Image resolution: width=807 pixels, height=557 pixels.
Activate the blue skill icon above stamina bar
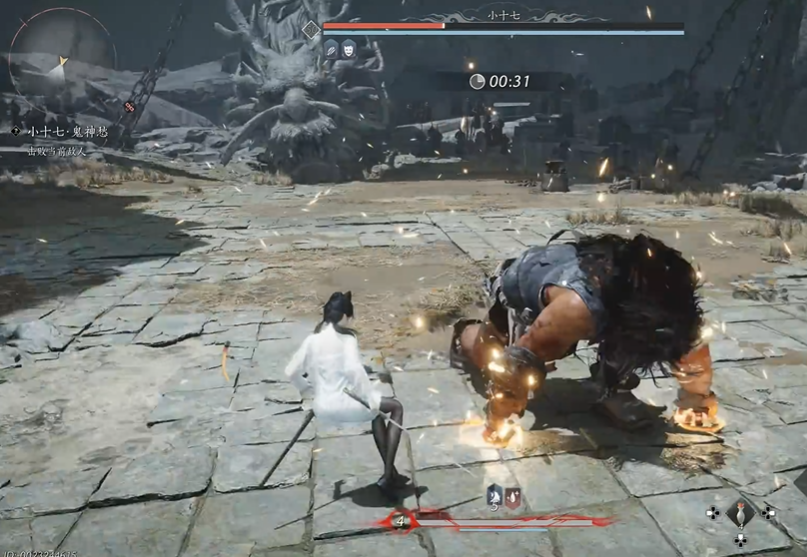(x=495, y=495)
